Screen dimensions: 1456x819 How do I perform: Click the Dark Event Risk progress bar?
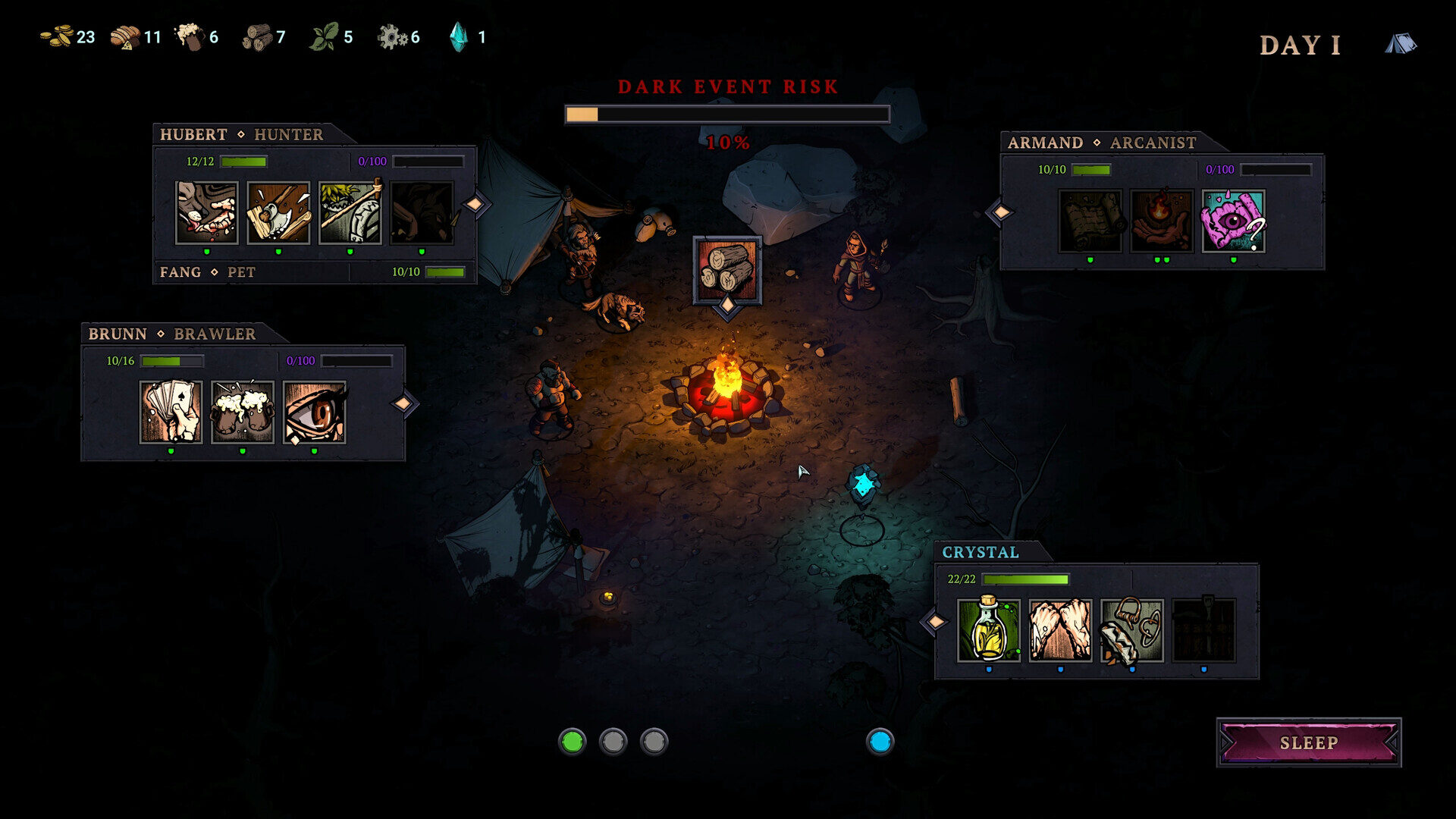(726, 113)
